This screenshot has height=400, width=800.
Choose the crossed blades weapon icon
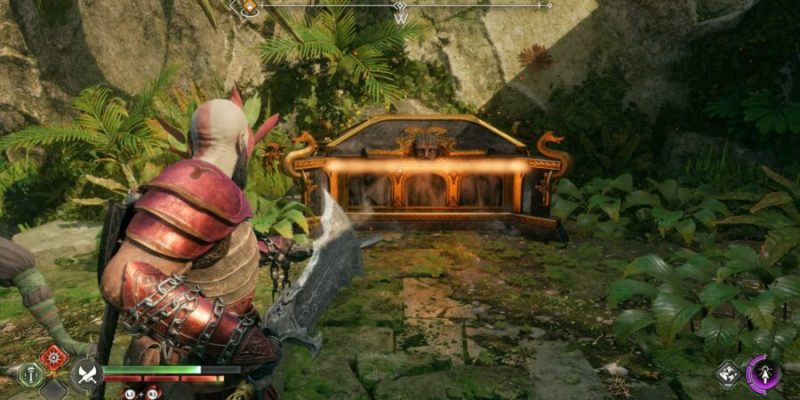pos(84,375)
